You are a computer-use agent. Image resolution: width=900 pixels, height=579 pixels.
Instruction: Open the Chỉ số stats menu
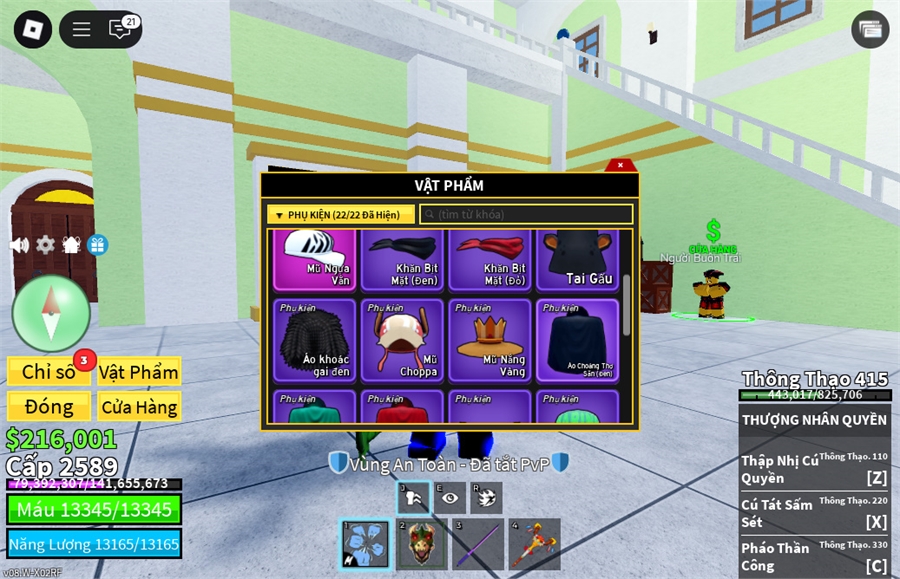[x=49, y=371]
